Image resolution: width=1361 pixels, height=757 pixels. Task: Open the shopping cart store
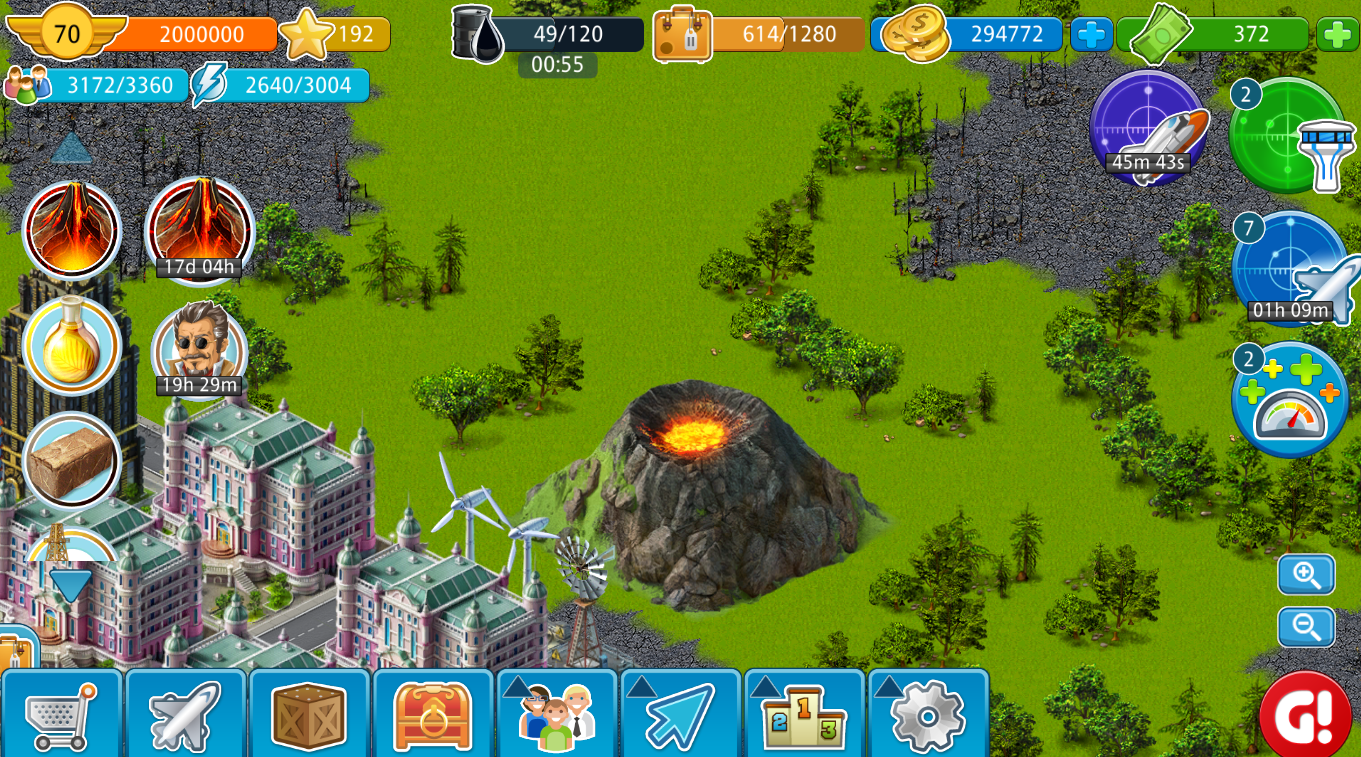[x=62, y=714]
